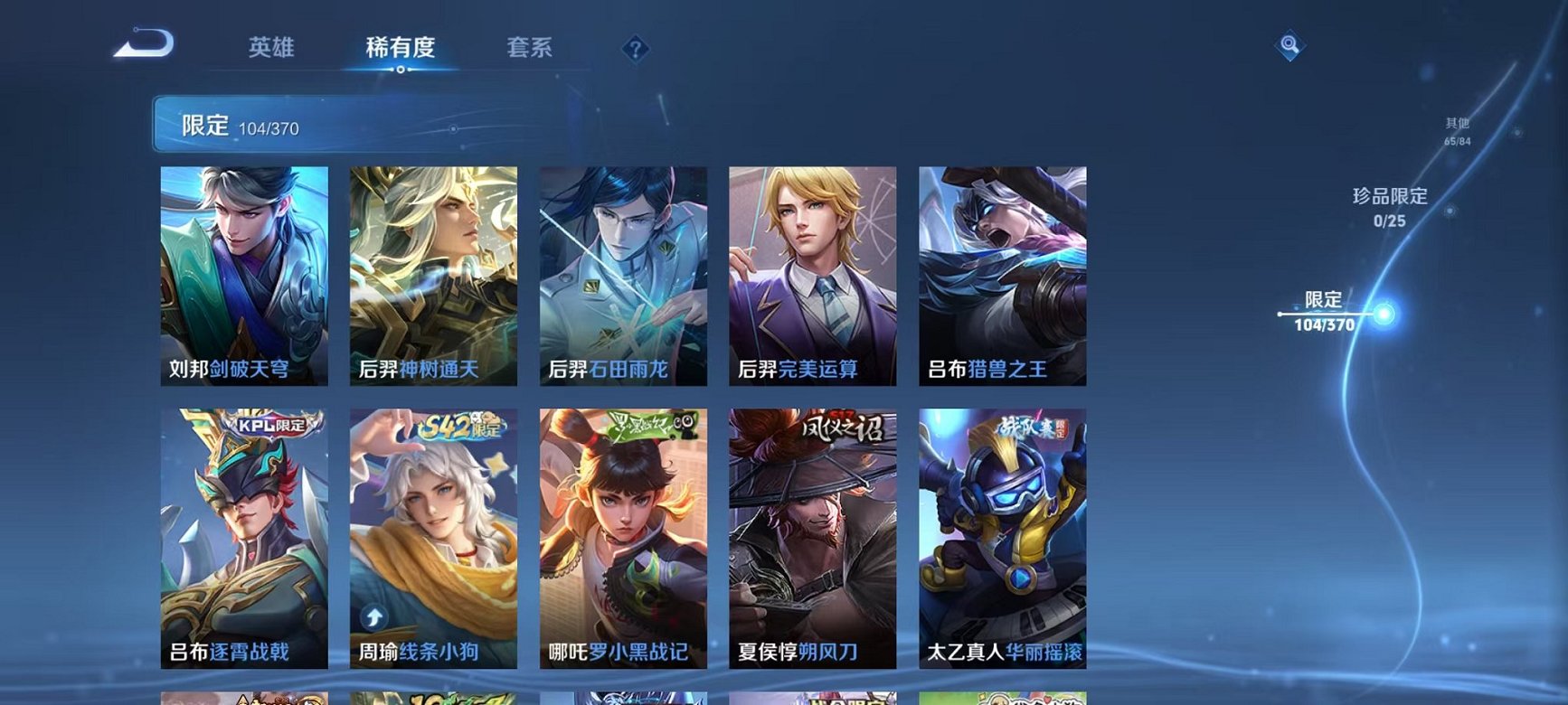Click the upgrade arrow on 周瑜线条小狗 card
The width and height of the screenshot is (1568, 705).
[x=372, y=616]
